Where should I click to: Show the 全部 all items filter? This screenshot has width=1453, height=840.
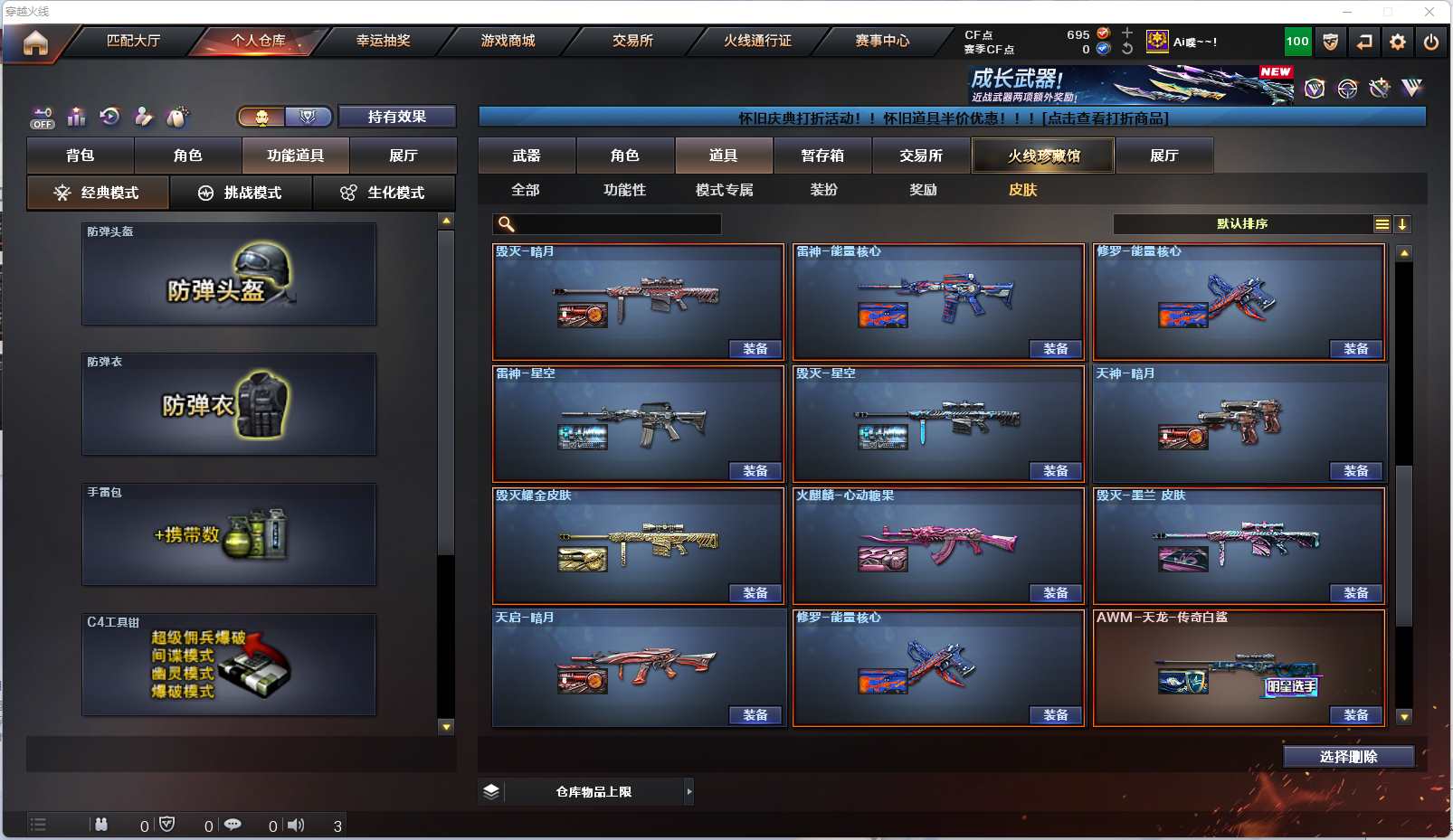coord(526,190)
